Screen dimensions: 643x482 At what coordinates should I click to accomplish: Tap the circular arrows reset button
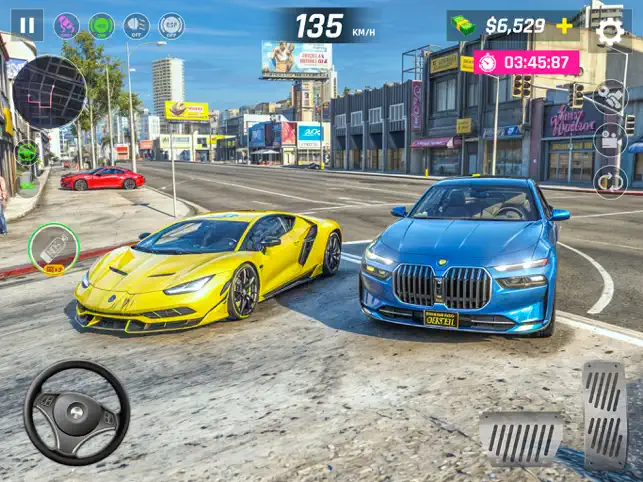pyautogui.click(x=610, y=181)
